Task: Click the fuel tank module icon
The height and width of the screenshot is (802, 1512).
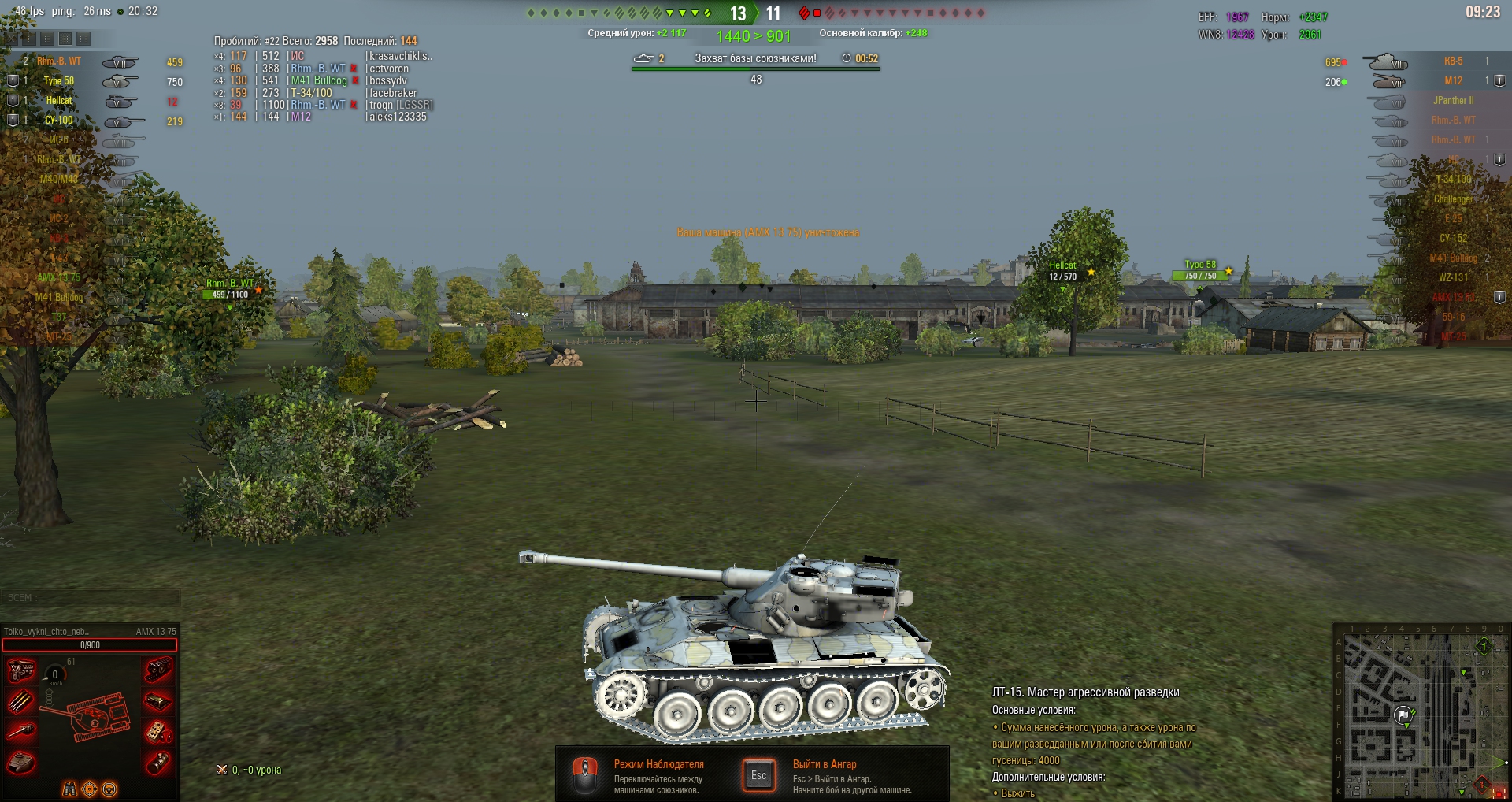Action: pyautogui.click(x=158, y=700)
